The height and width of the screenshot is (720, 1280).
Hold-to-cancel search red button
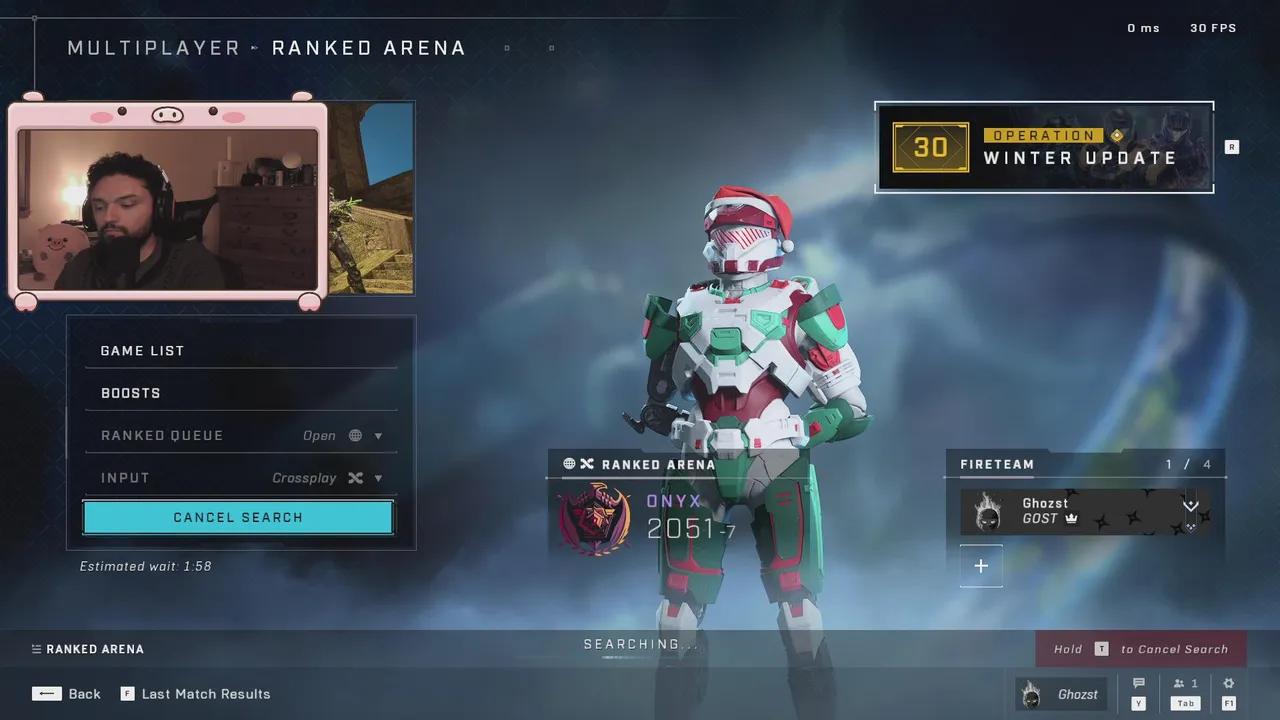tap(1140, 649)
